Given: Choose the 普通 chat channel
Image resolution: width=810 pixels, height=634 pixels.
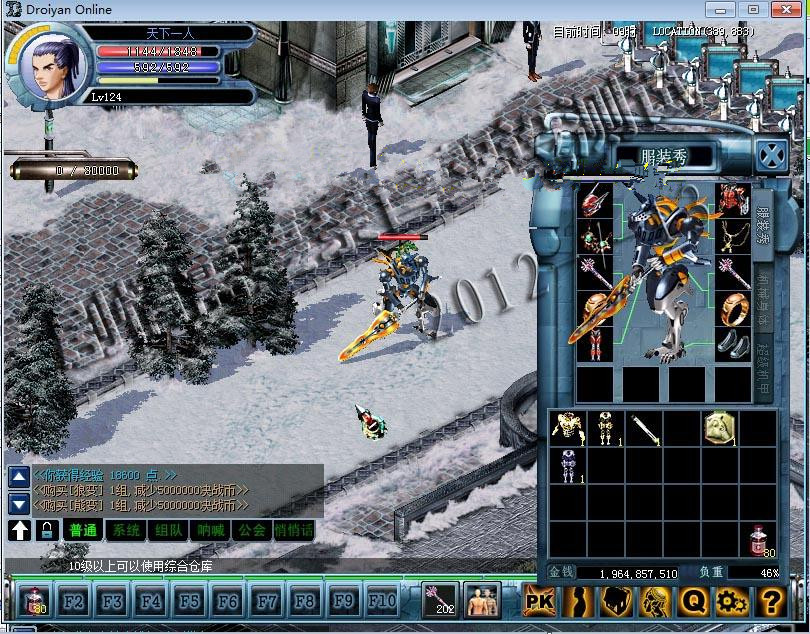Looking at the screenshot, I should pyautogui.click(x=83, y=530).
